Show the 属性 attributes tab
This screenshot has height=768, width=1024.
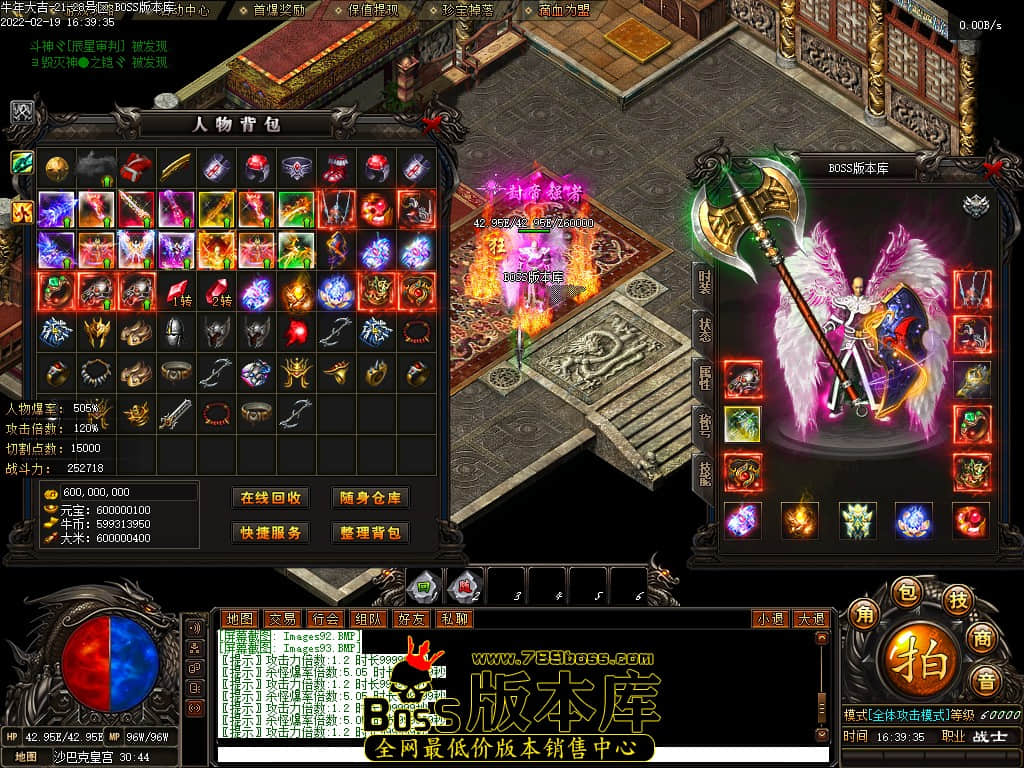703,379
